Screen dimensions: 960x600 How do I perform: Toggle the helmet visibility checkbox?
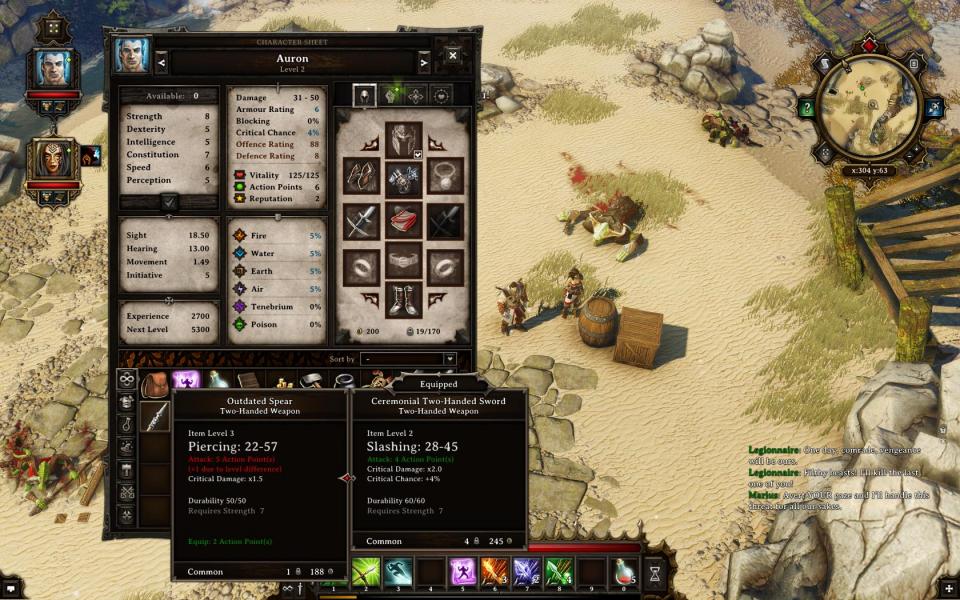click(418, 155)
